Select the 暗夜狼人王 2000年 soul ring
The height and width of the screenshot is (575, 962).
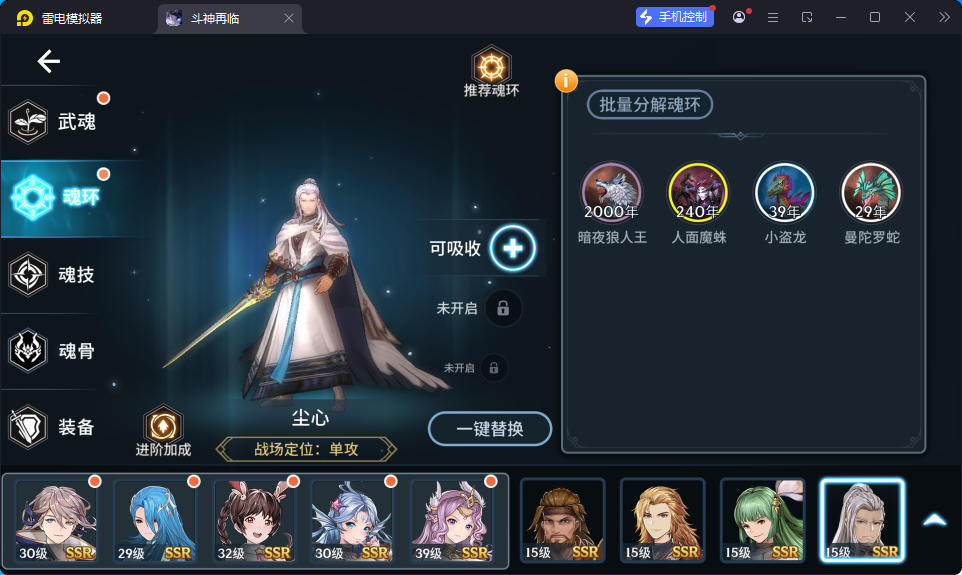click(612, 191)
